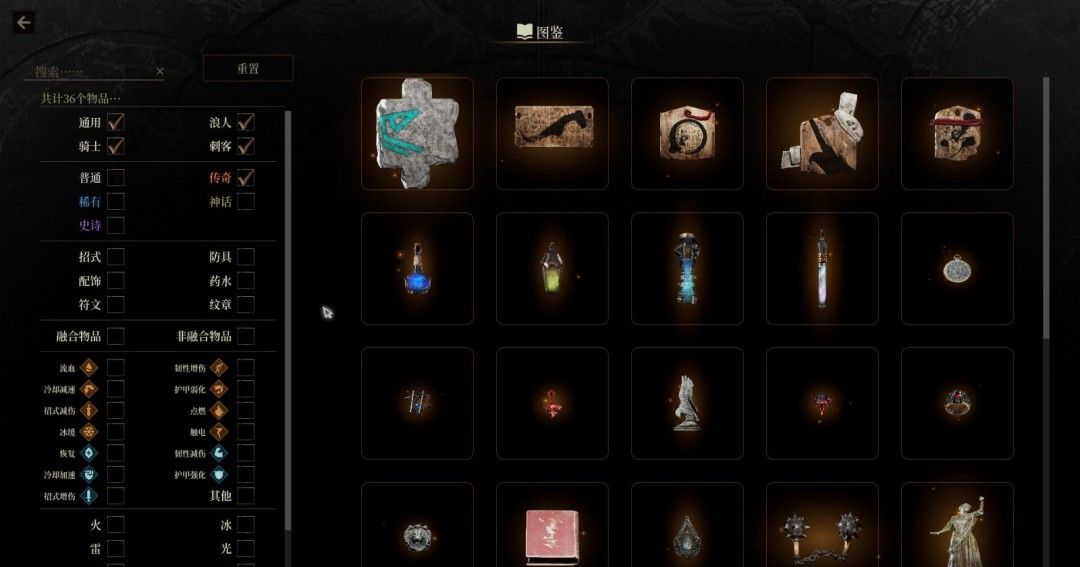Choose the blue potion flask item
The width and height of the screenshot is (1080, 567).
417,269
